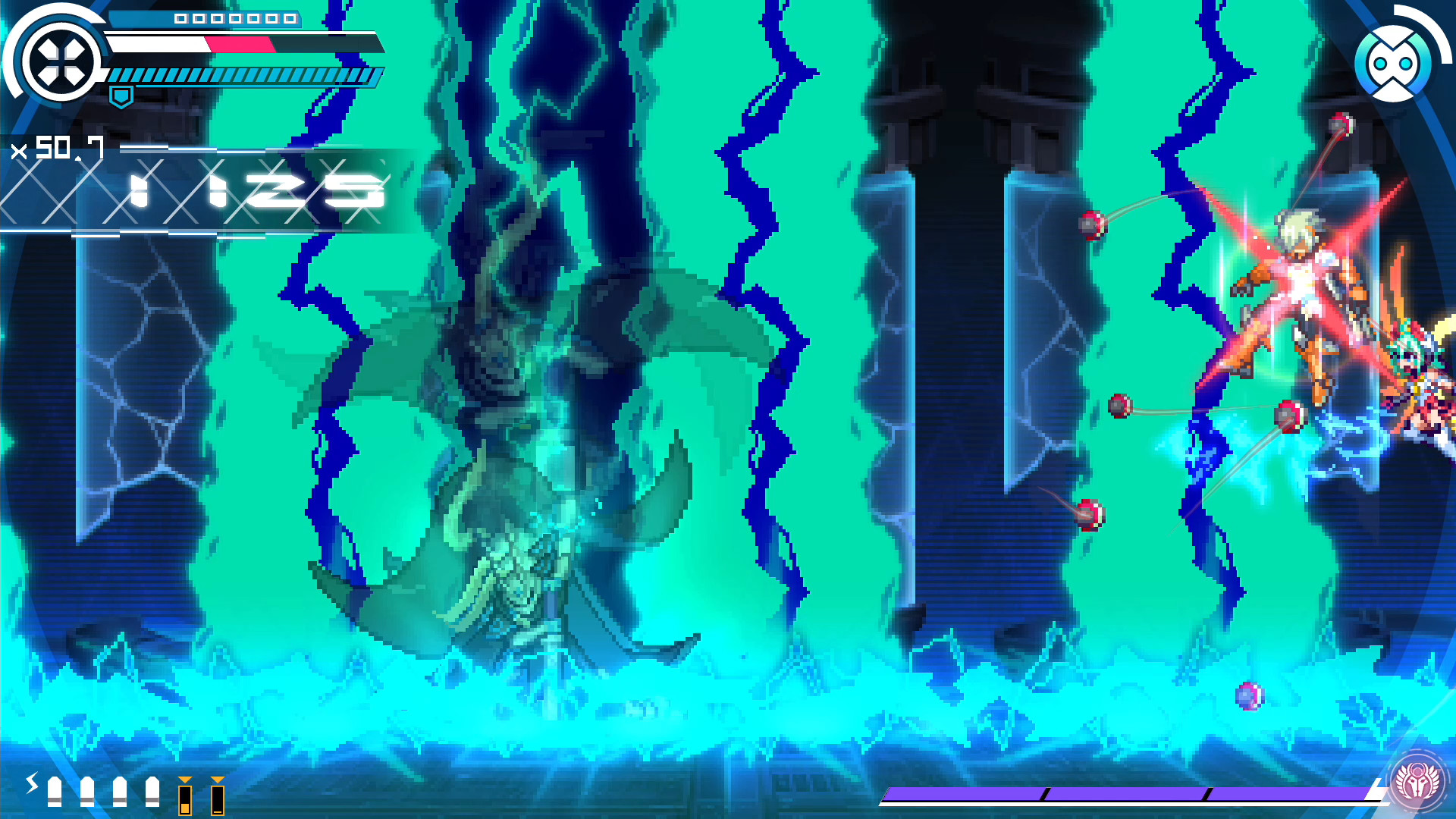Click the leftmost orange cartridge meter icon
This screenshot has width=1456, height=819.
click(184, 800)
